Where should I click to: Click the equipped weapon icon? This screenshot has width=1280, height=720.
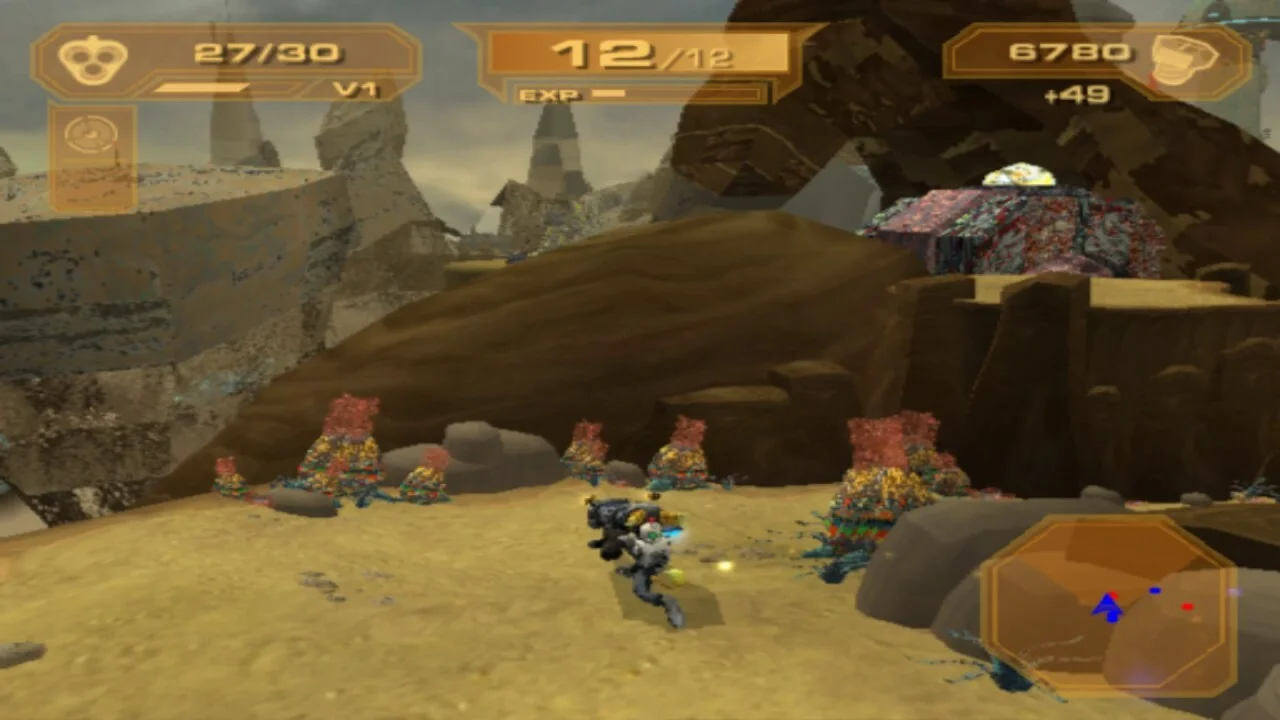92,60
